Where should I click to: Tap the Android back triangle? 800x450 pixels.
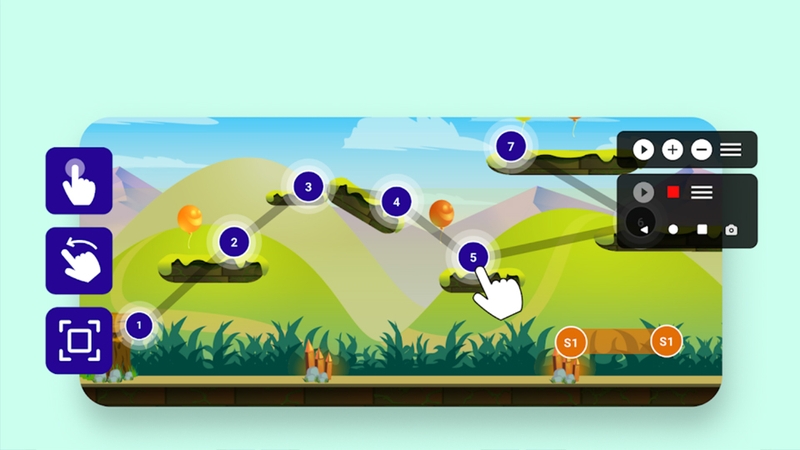coord(644,230)
